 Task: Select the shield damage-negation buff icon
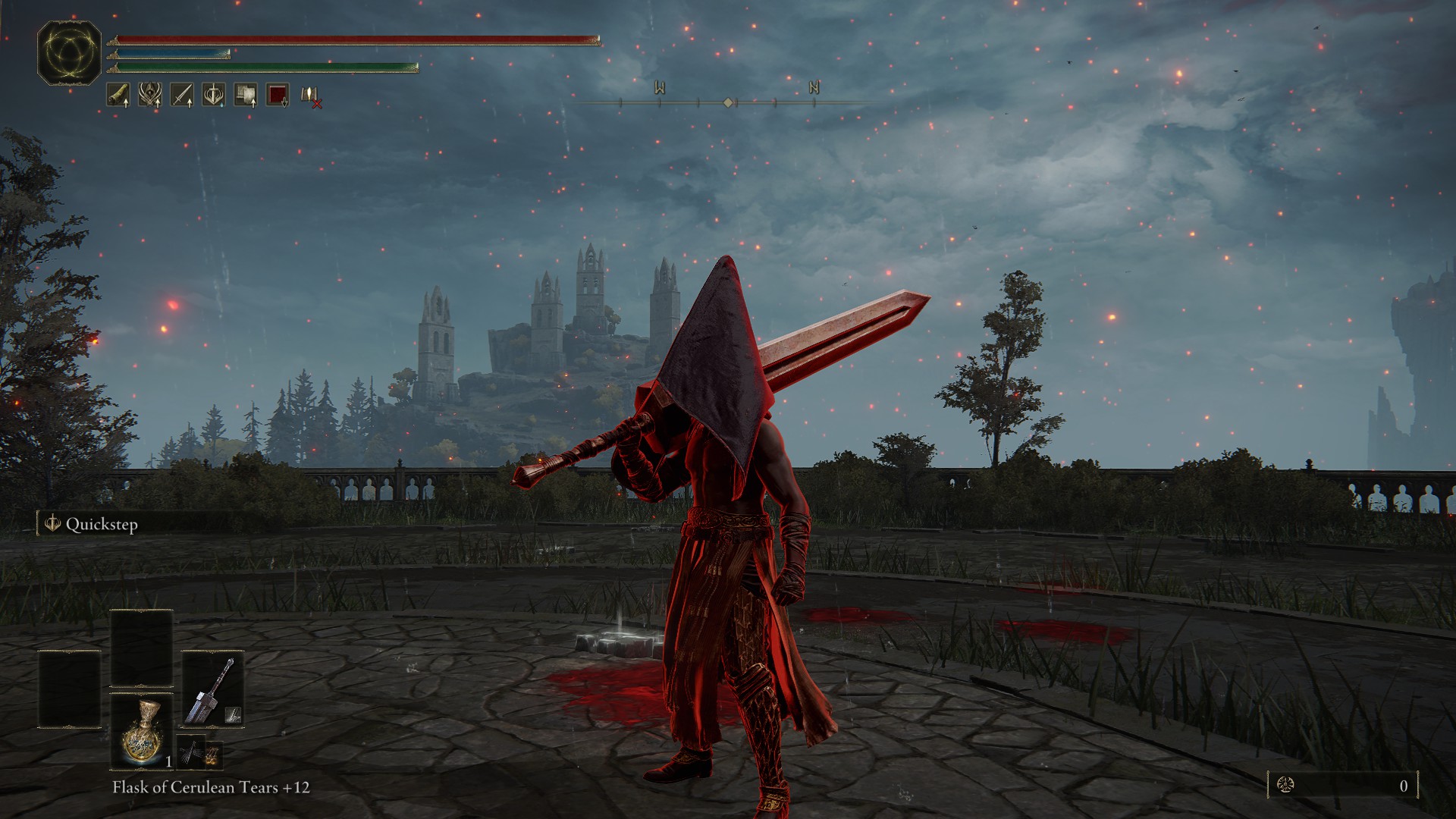246,96
